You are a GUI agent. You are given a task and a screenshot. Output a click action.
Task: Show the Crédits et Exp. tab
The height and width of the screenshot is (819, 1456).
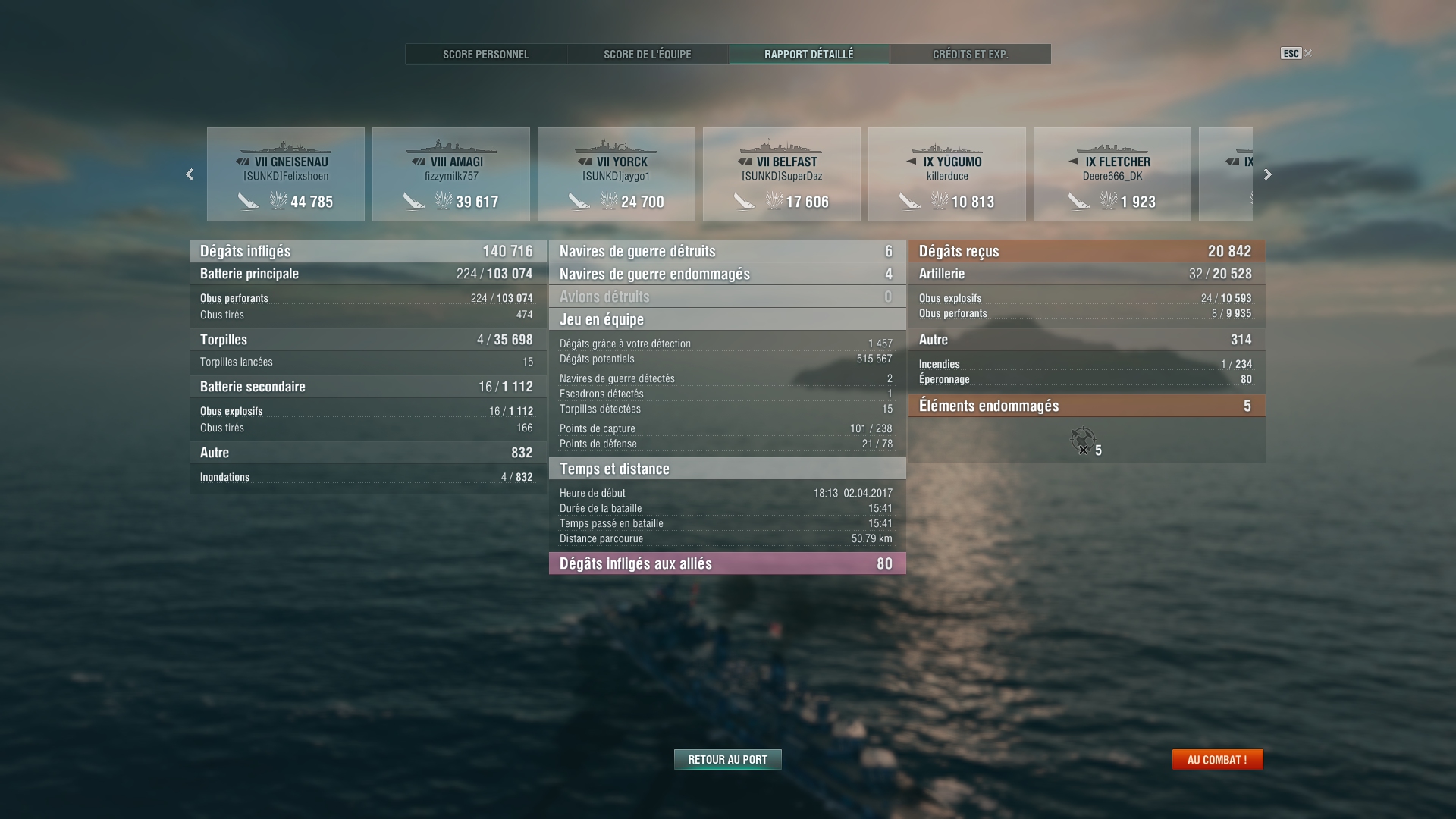pyautogui.click(x=970, y=55)
